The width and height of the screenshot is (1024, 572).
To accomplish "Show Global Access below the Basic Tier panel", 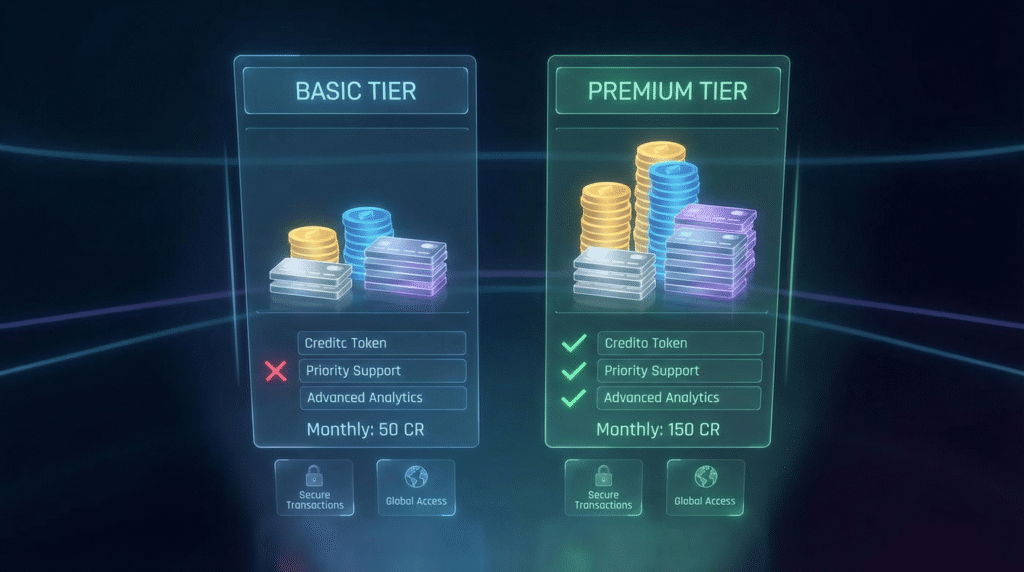I will (416, 488).
